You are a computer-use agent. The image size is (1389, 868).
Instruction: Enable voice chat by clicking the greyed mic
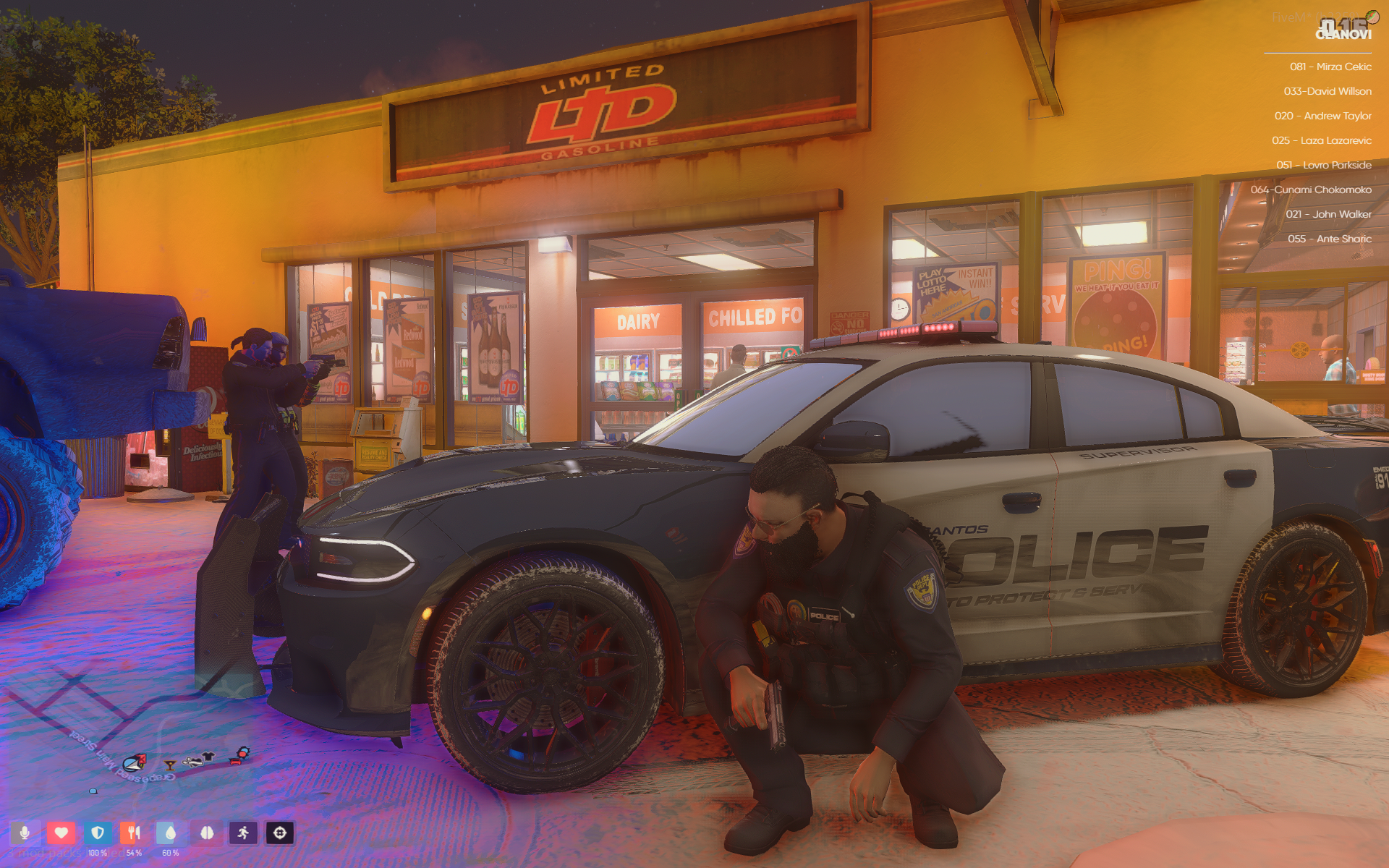[x=25, y=834]
